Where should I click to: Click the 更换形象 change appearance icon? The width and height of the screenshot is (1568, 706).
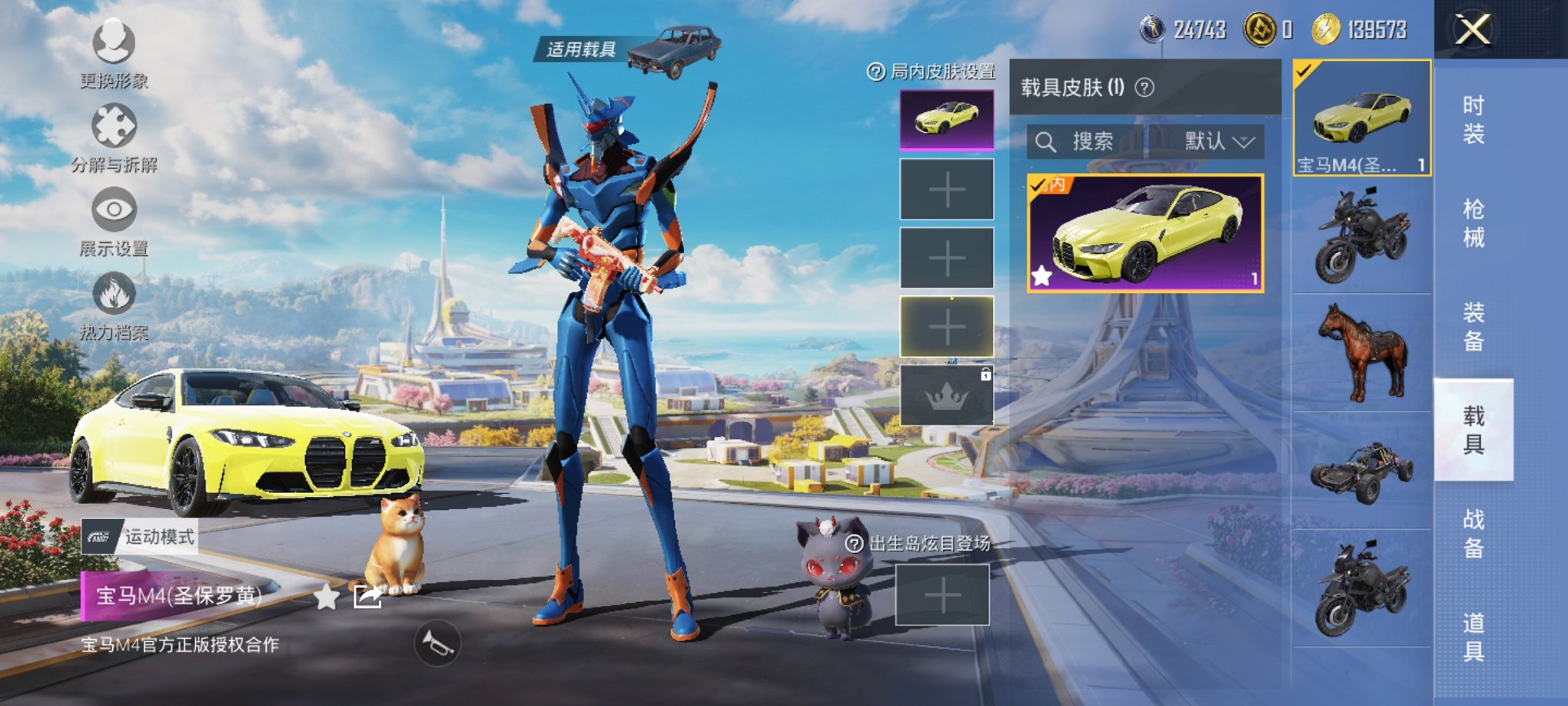coord(114,43)
